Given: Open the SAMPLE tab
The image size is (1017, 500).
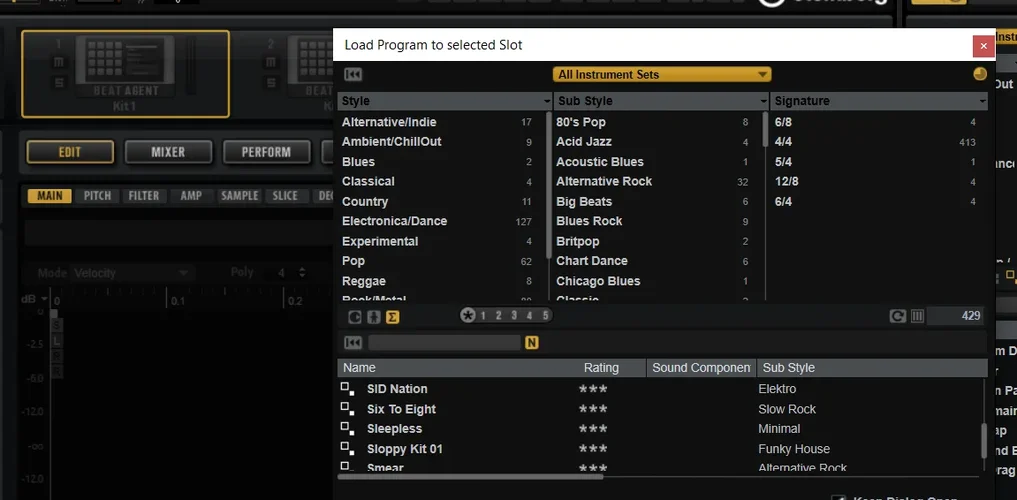Looking at the screenshot, I should pyautogui.click(x=239, y=196).
